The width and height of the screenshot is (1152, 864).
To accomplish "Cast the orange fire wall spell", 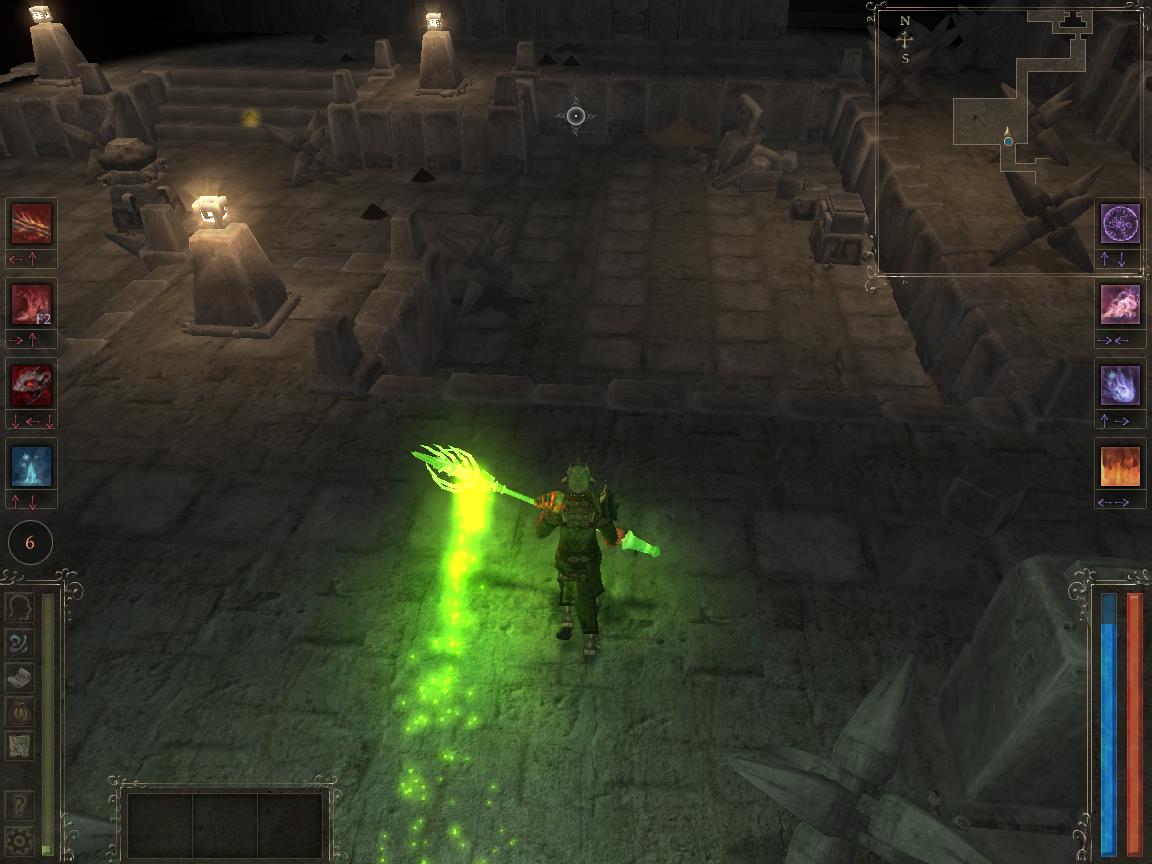I will [x=1120, y=466].
